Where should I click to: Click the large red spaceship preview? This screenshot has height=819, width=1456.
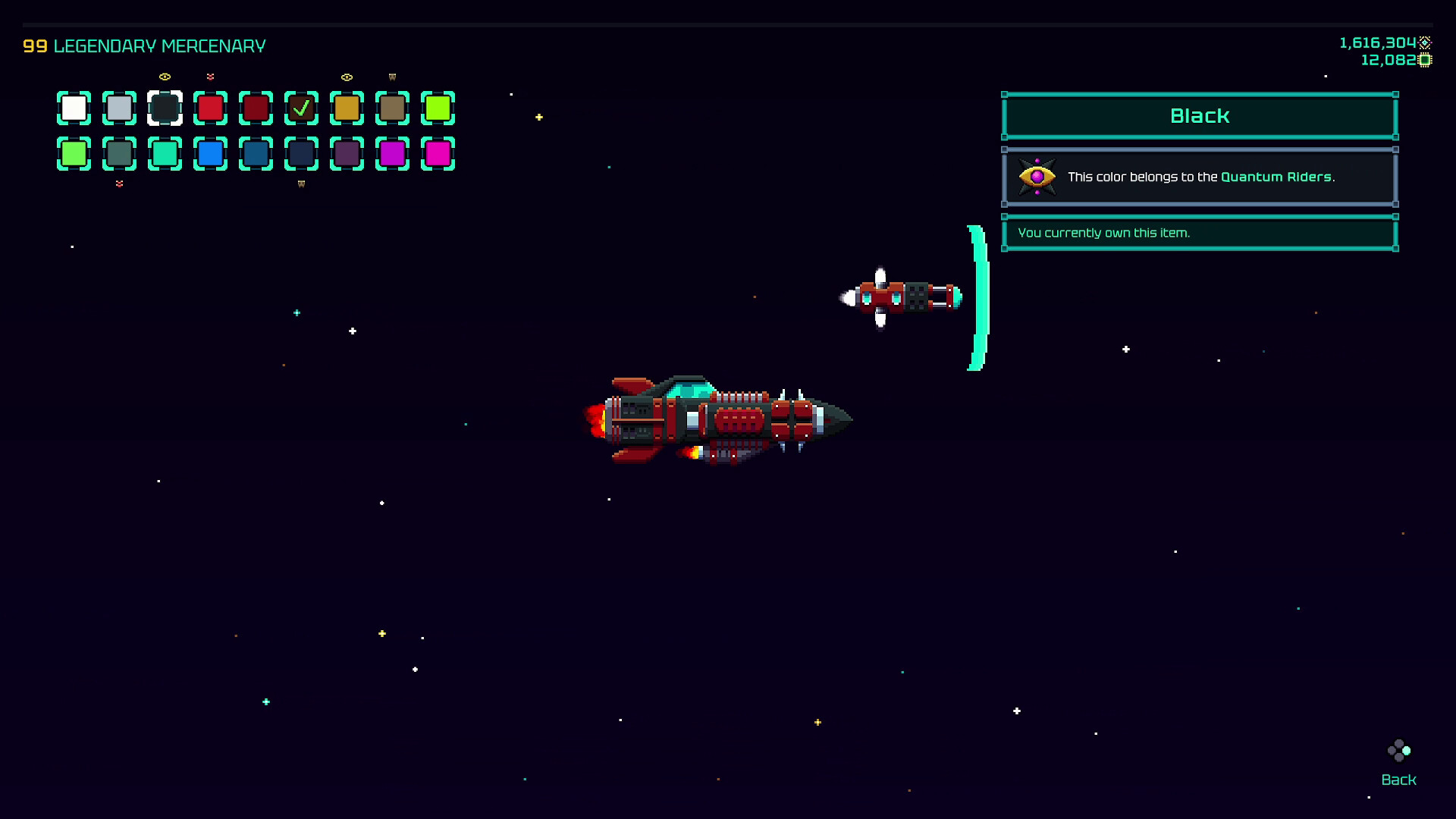tap(720, 419)
